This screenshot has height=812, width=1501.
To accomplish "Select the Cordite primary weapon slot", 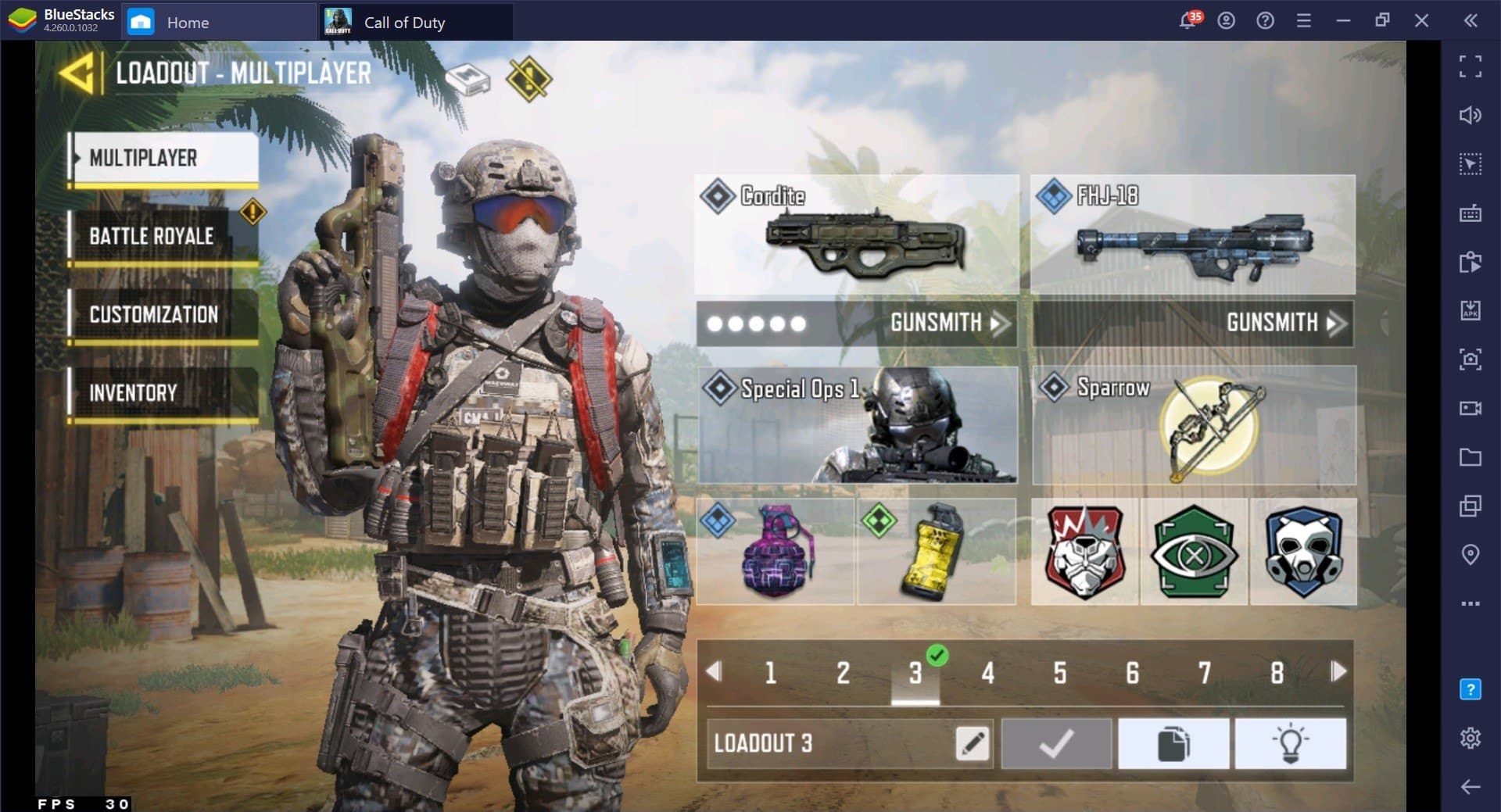I will click(857, 234).
